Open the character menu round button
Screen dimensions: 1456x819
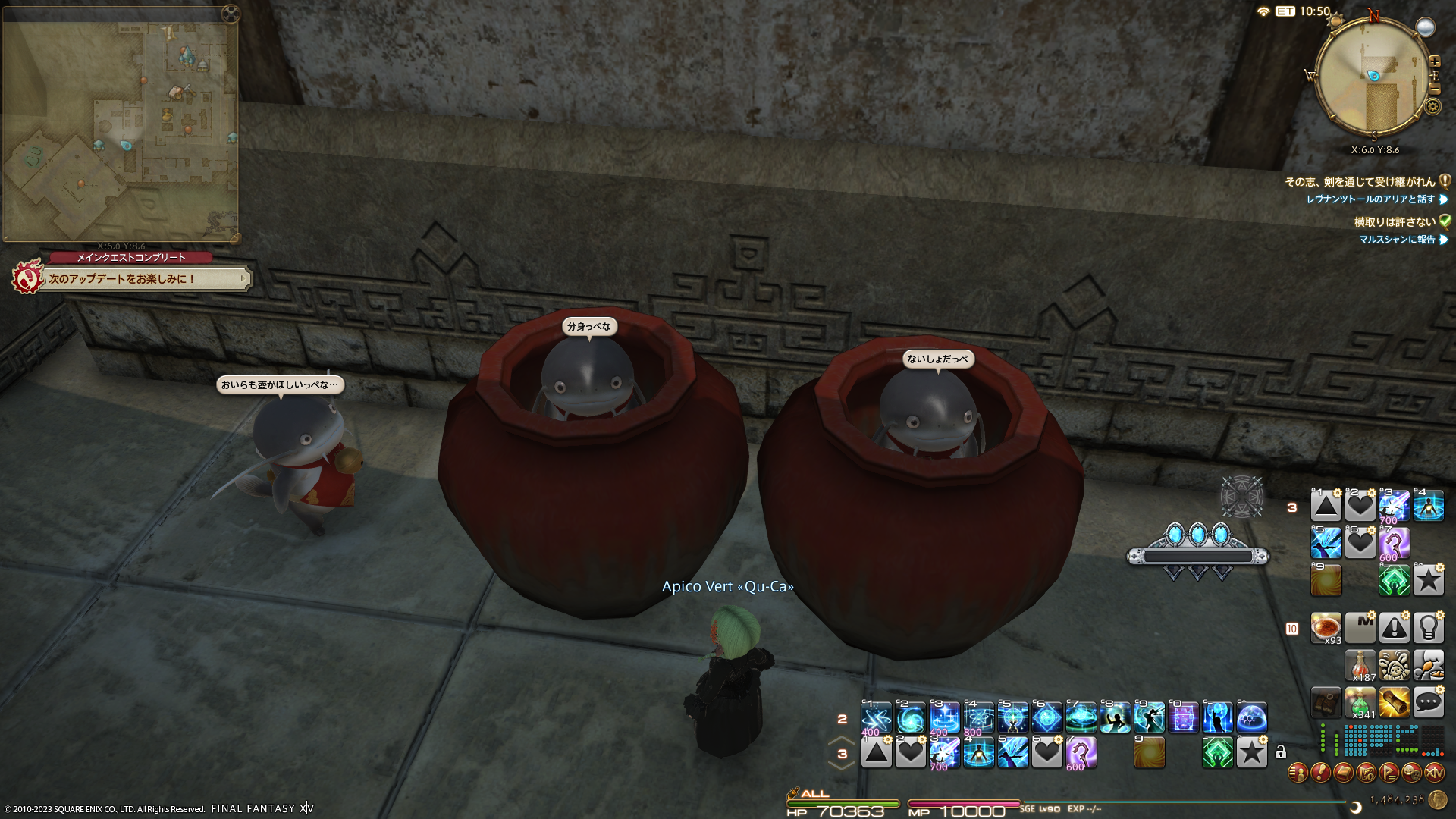pos(1298,773)
